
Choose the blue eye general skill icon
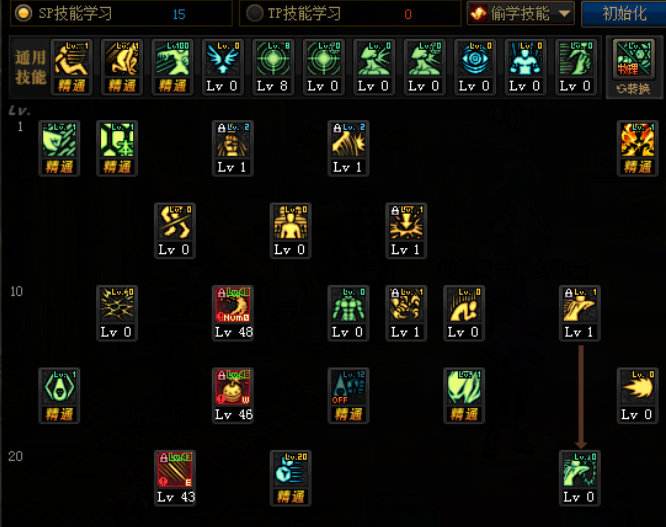[x=474, y=60]
